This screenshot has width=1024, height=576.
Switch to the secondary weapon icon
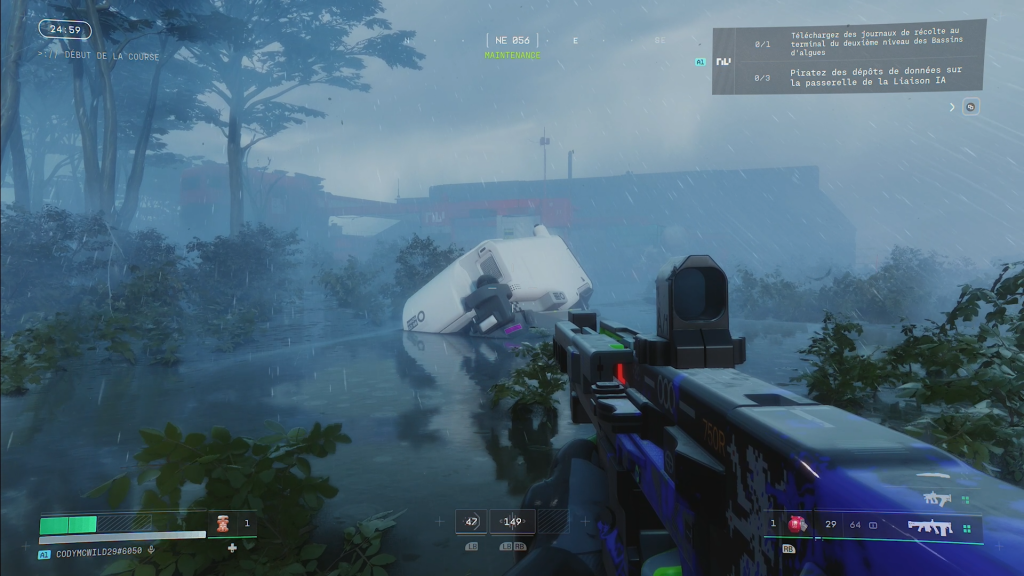[937, 498]
